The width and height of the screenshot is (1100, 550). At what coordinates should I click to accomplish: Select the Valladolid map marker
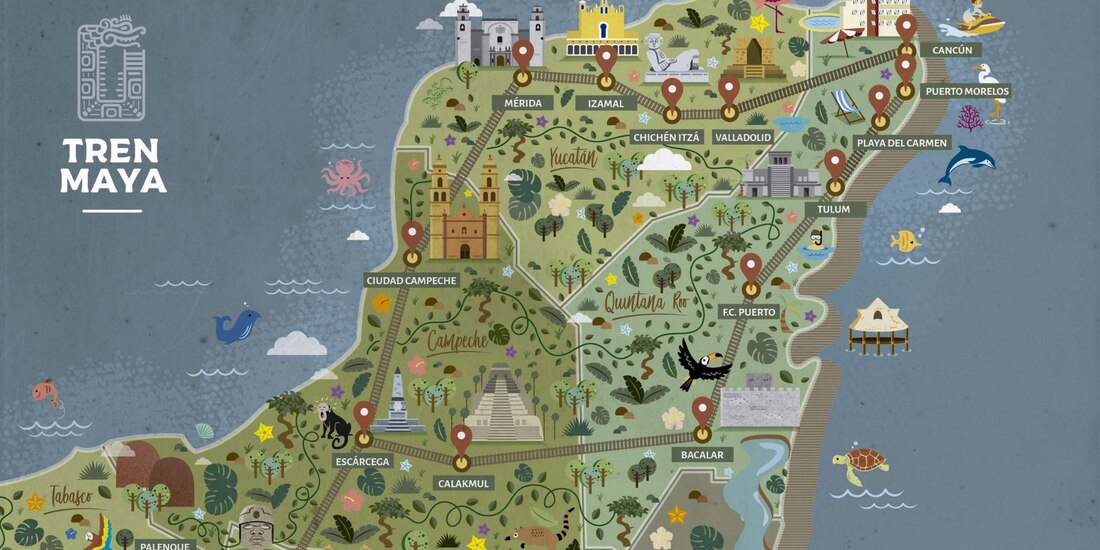point(729,90)
